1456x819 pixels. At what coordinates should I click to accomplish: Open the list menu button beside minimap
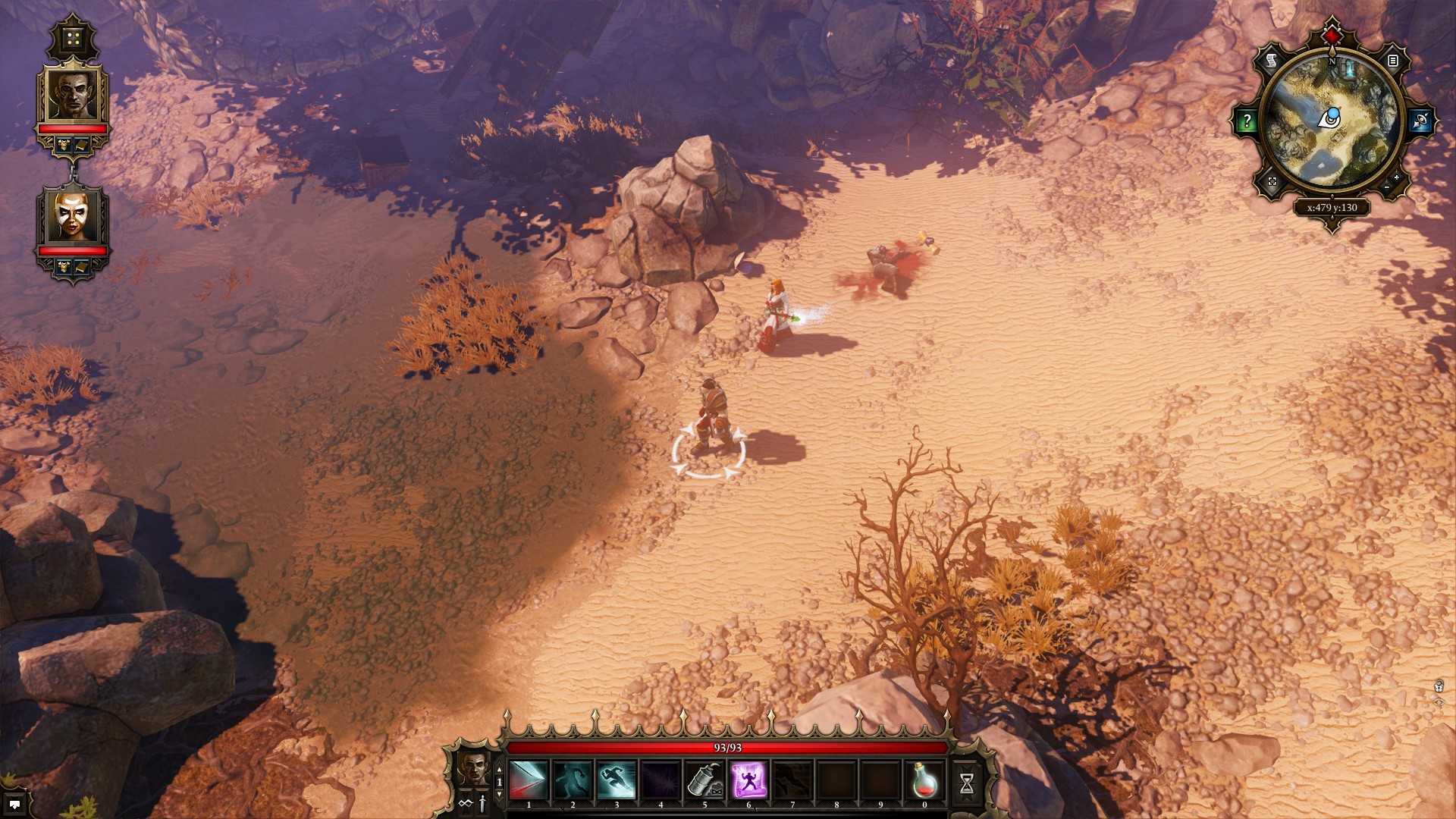pos(1393,60)
